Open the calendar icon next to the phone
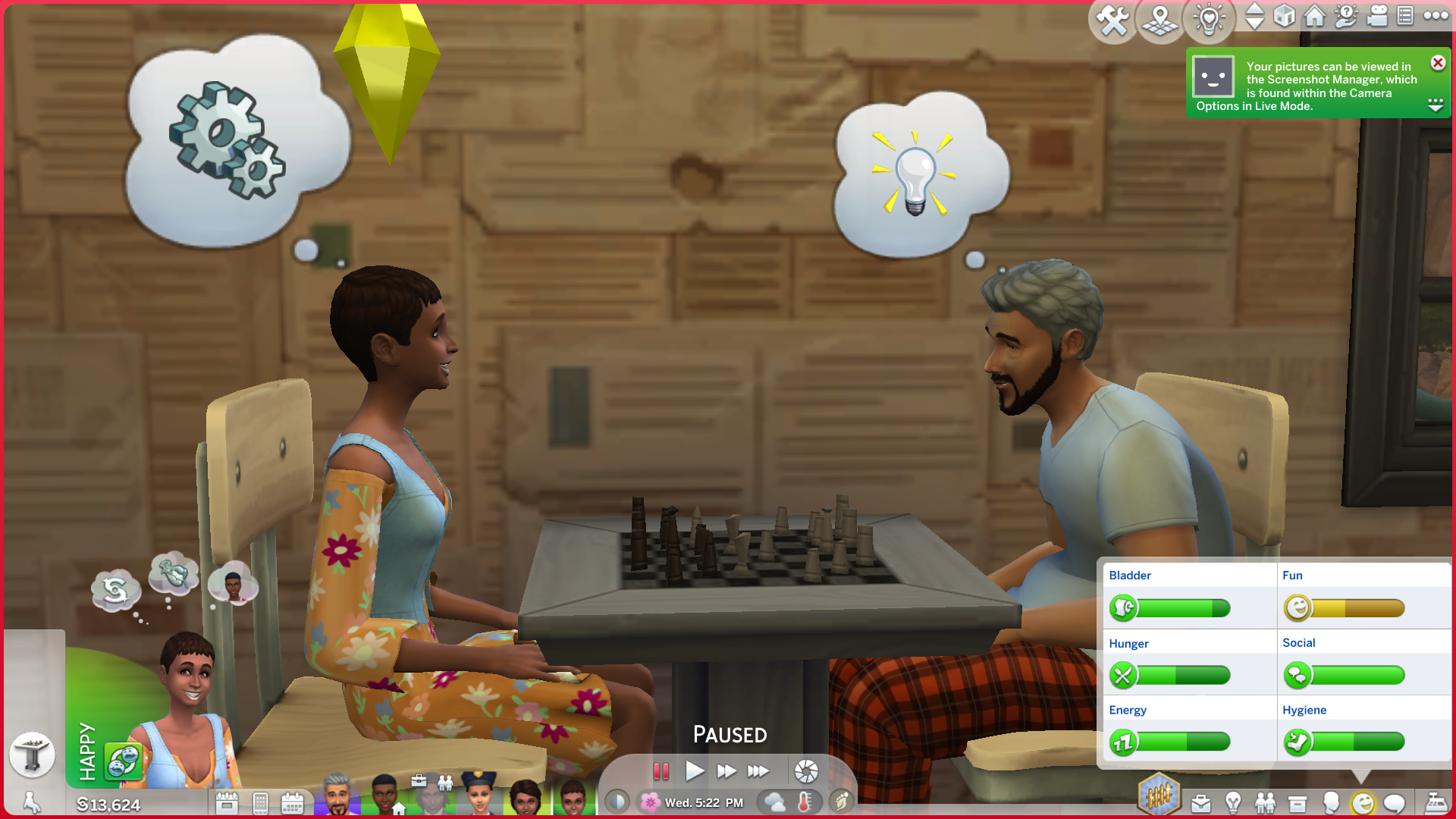The width and height of the screenshot is (1456, 819). (x=292, y=803)
